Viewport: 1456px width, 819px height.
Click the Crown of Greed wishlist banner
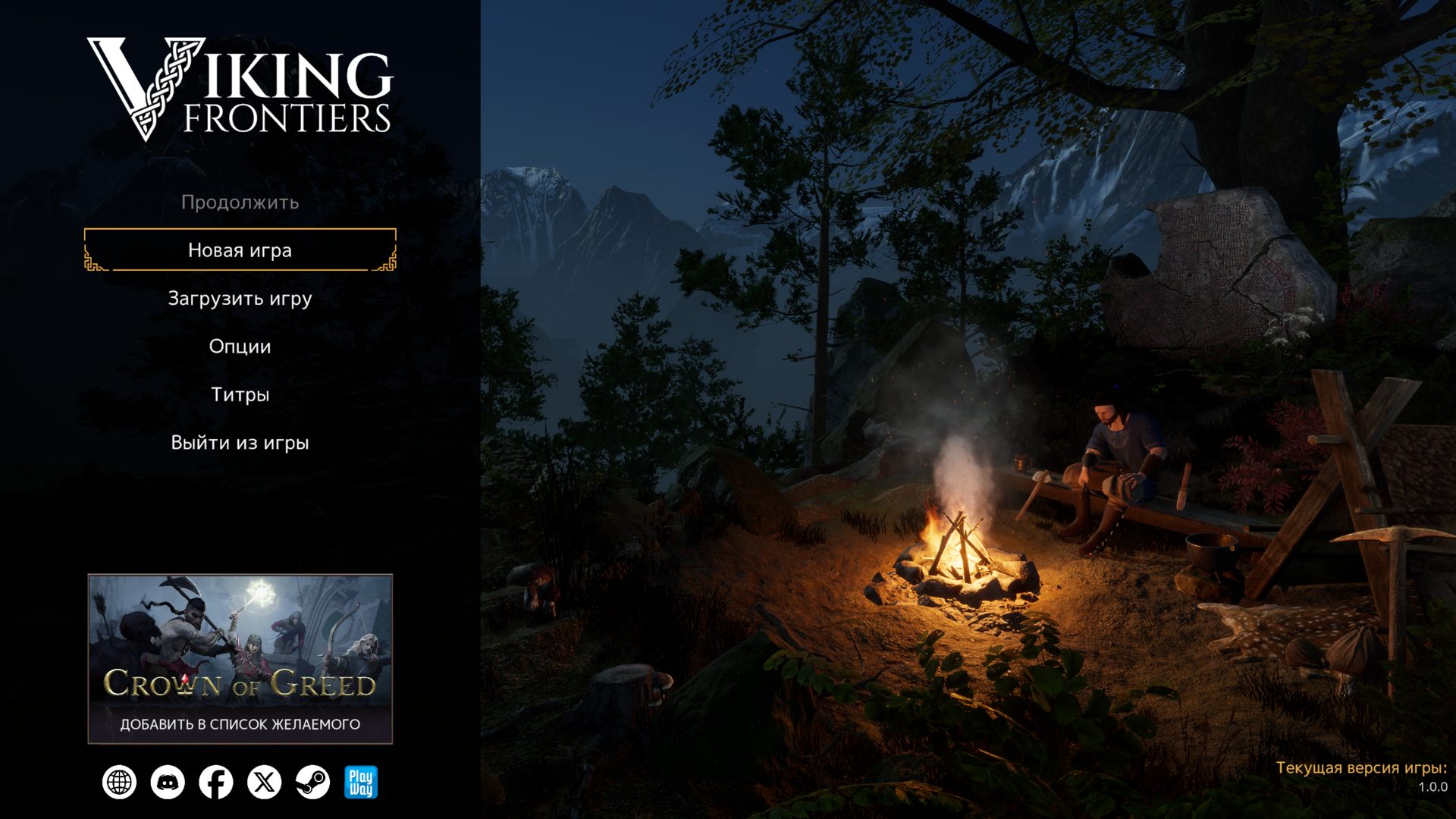[240, 658]
